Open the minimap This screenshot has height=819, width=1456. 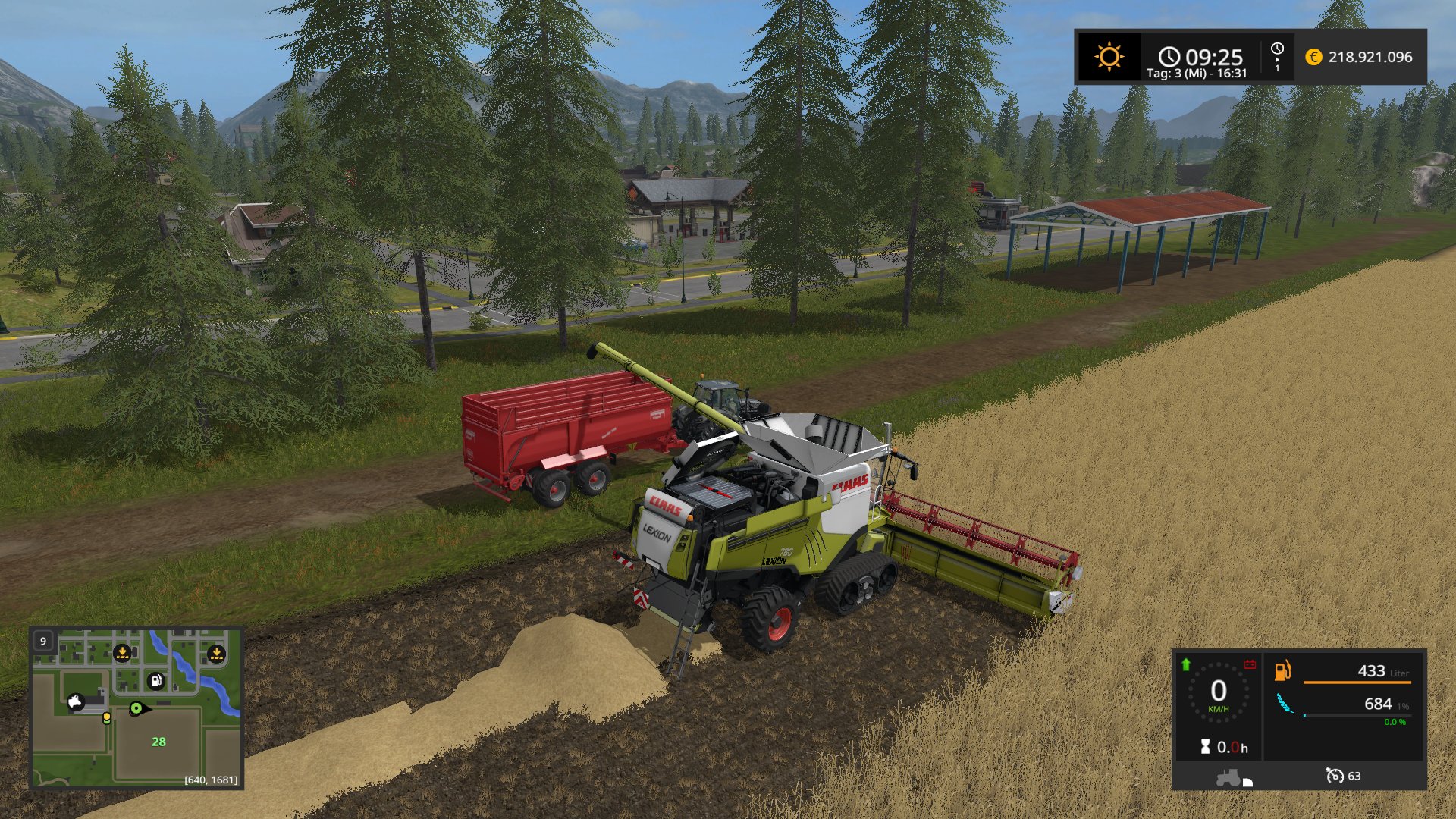point(136,708)
